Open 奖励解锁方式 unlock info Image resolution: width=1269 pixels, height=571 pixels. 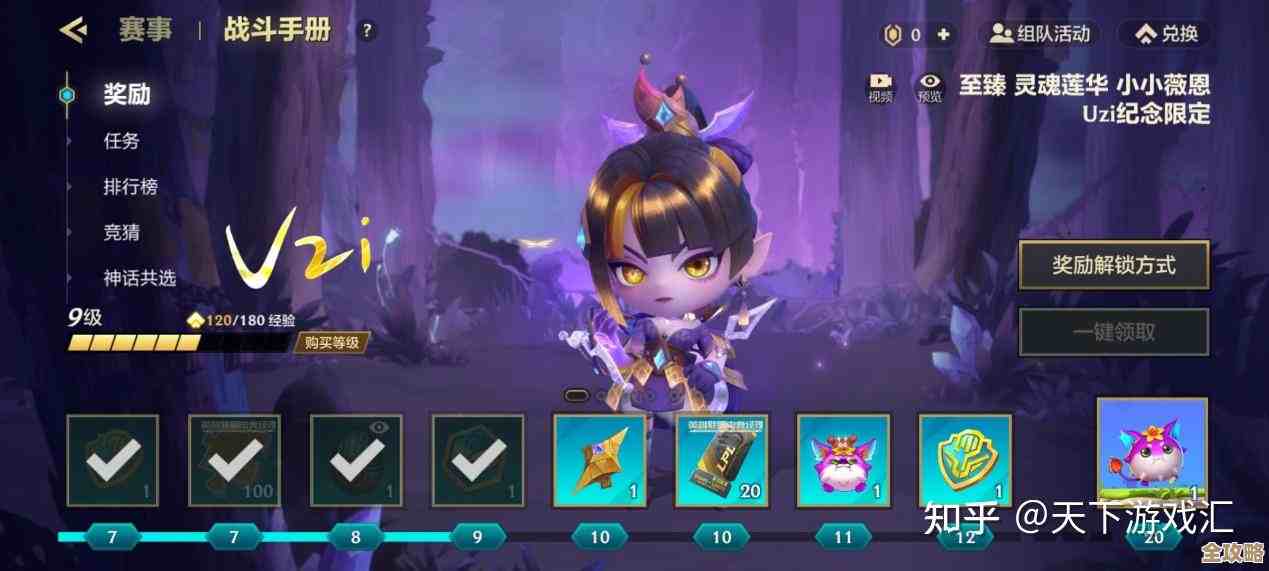(1113, 265)
